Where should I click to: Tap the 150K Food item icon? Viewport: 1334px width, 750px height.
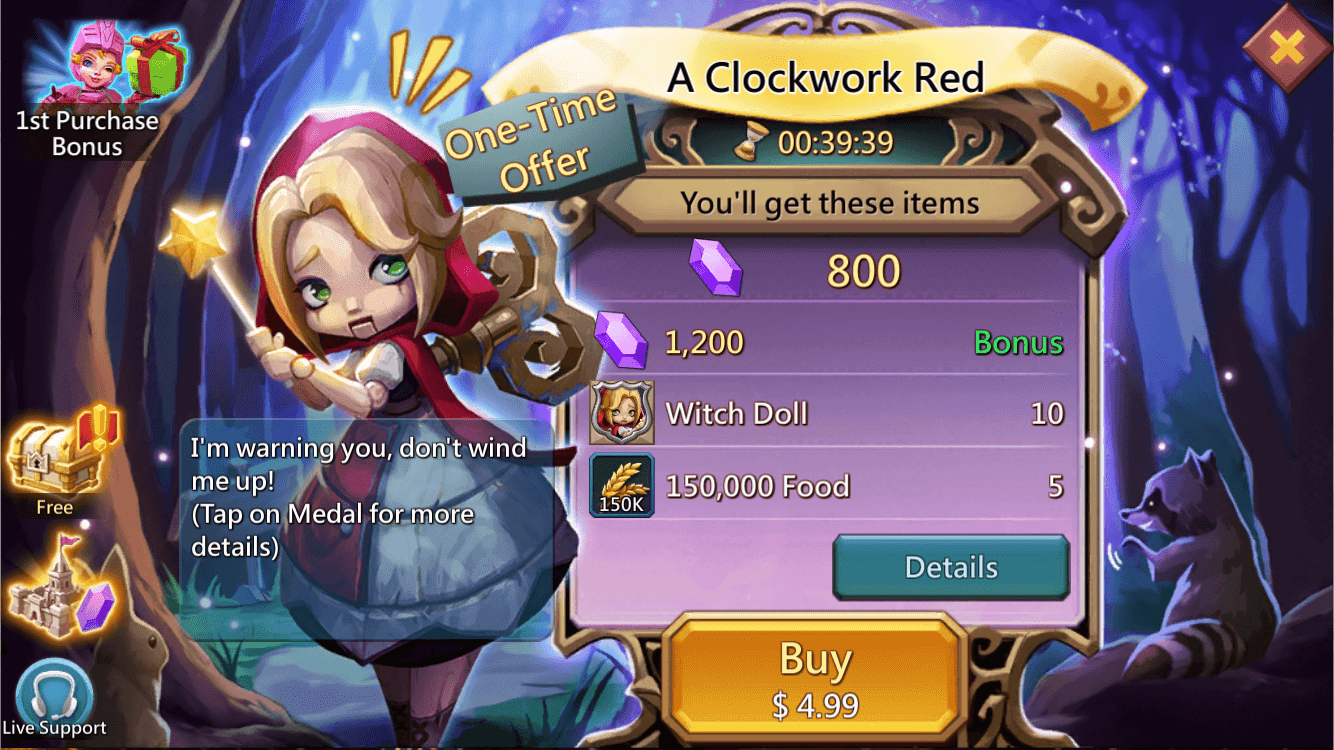(621, 487)
